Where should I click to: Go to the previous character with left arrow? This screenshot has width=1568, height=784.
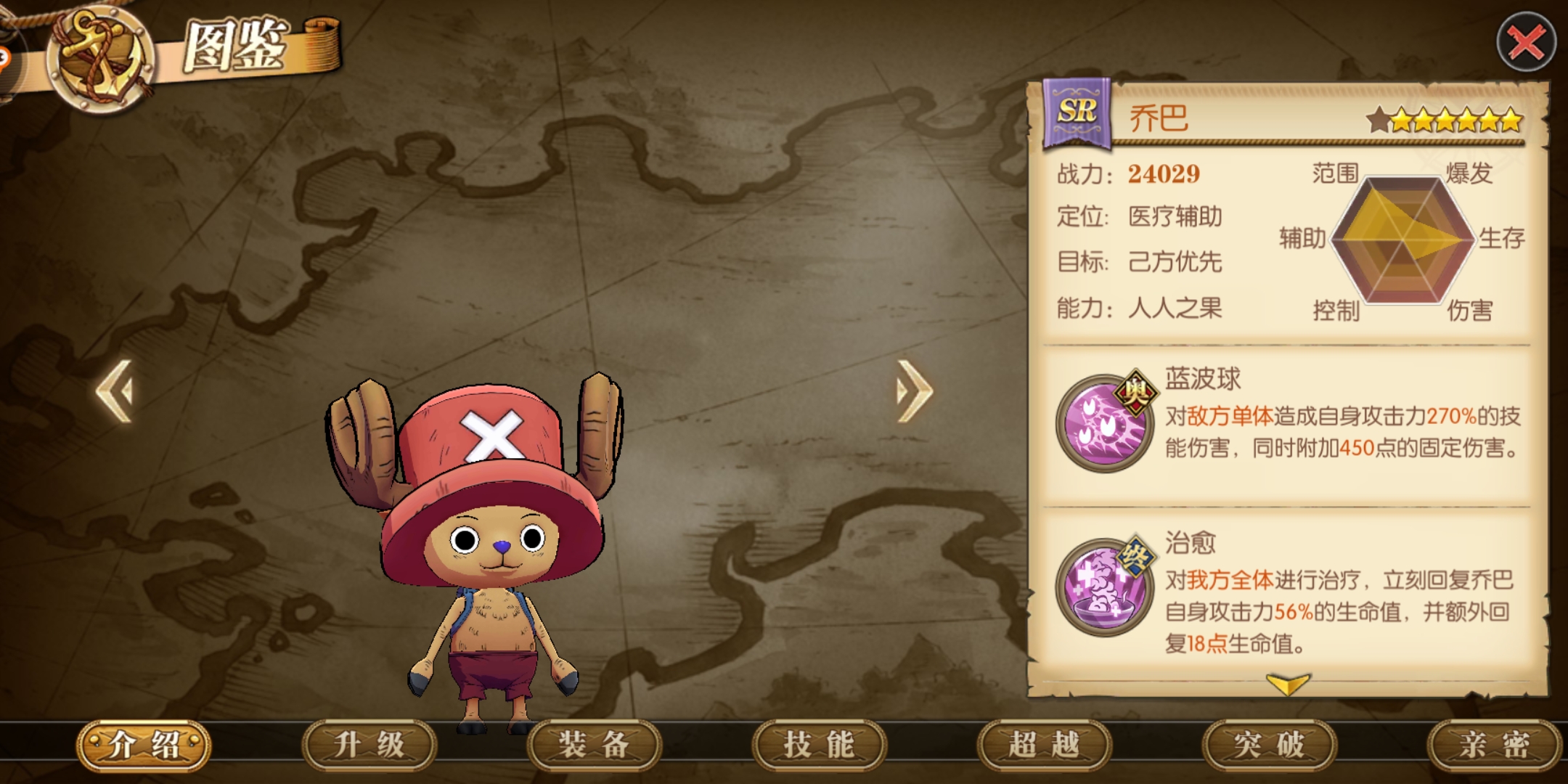coord(116,391)
